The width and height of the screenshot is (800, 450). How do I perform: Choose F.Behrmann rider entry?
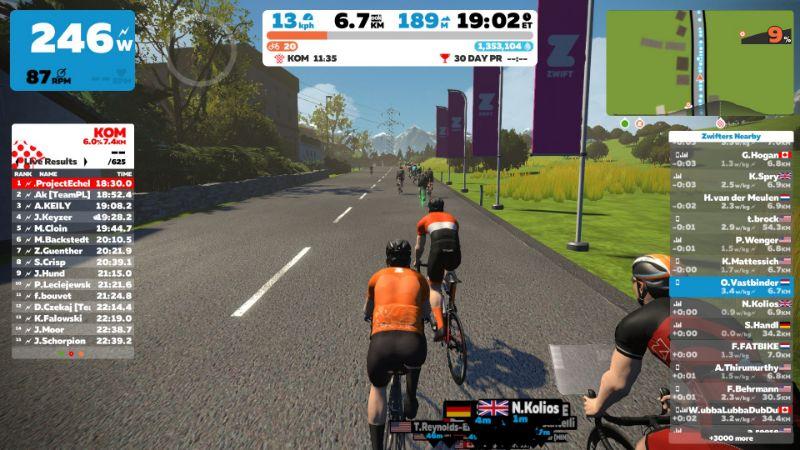click(x=731, y=393)
